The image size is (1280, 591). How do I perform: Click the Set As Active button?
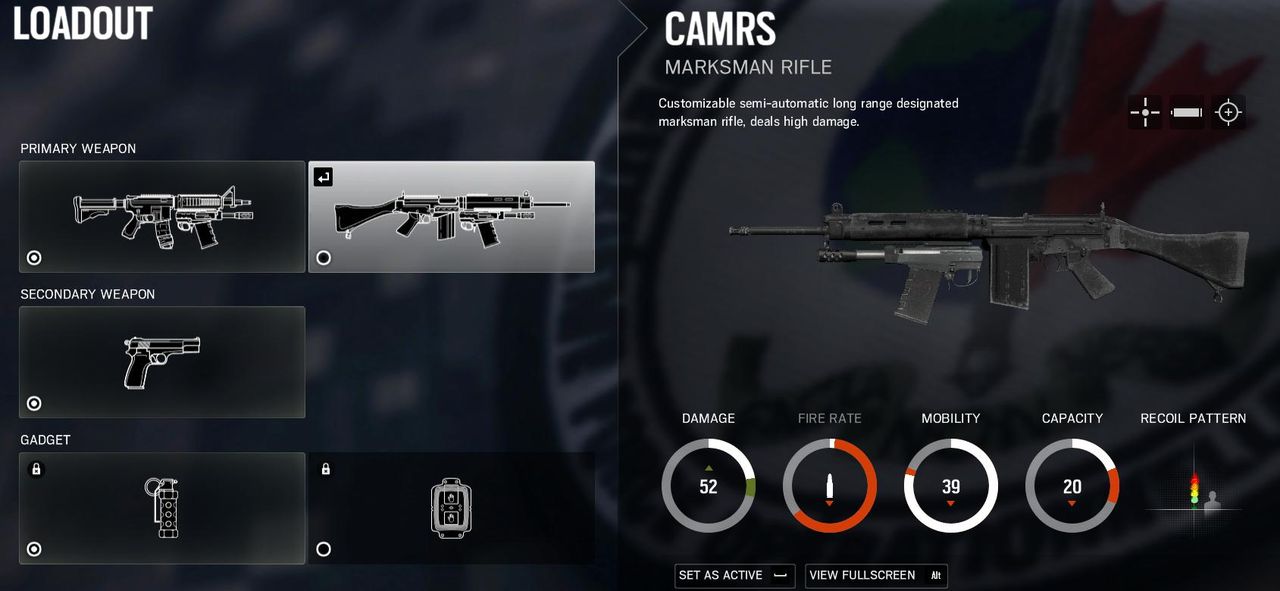(x=735, y=576)
